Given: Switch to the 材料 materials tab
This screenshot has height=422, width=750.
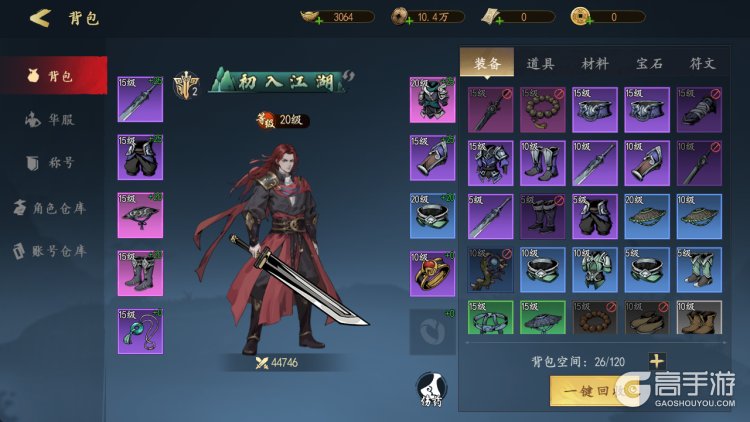Looking at the screenshot, I should [x=595, y=63].
